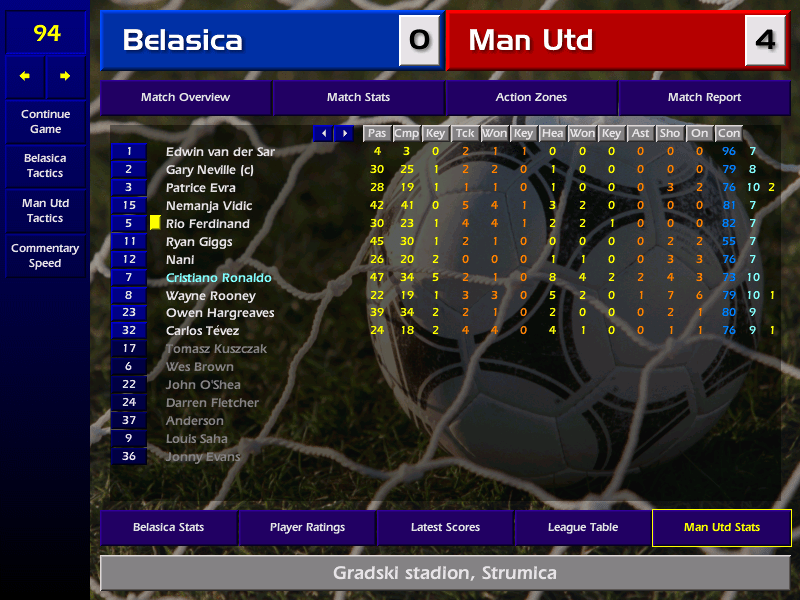
Task: Click the Gradski stadion, Strumica bar
Action: [x=445, y=574]
